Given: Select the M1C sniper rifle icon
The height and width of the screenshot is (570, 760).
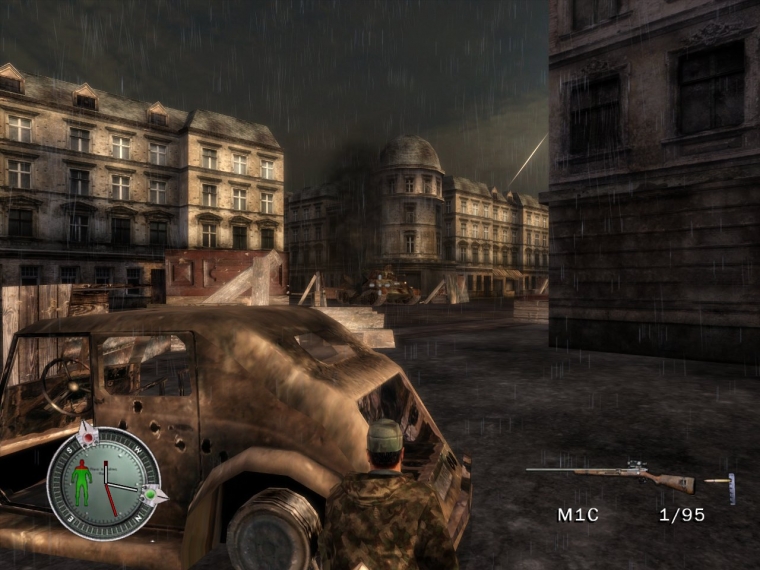Looking at the screenshot, I should pos(610,475).
